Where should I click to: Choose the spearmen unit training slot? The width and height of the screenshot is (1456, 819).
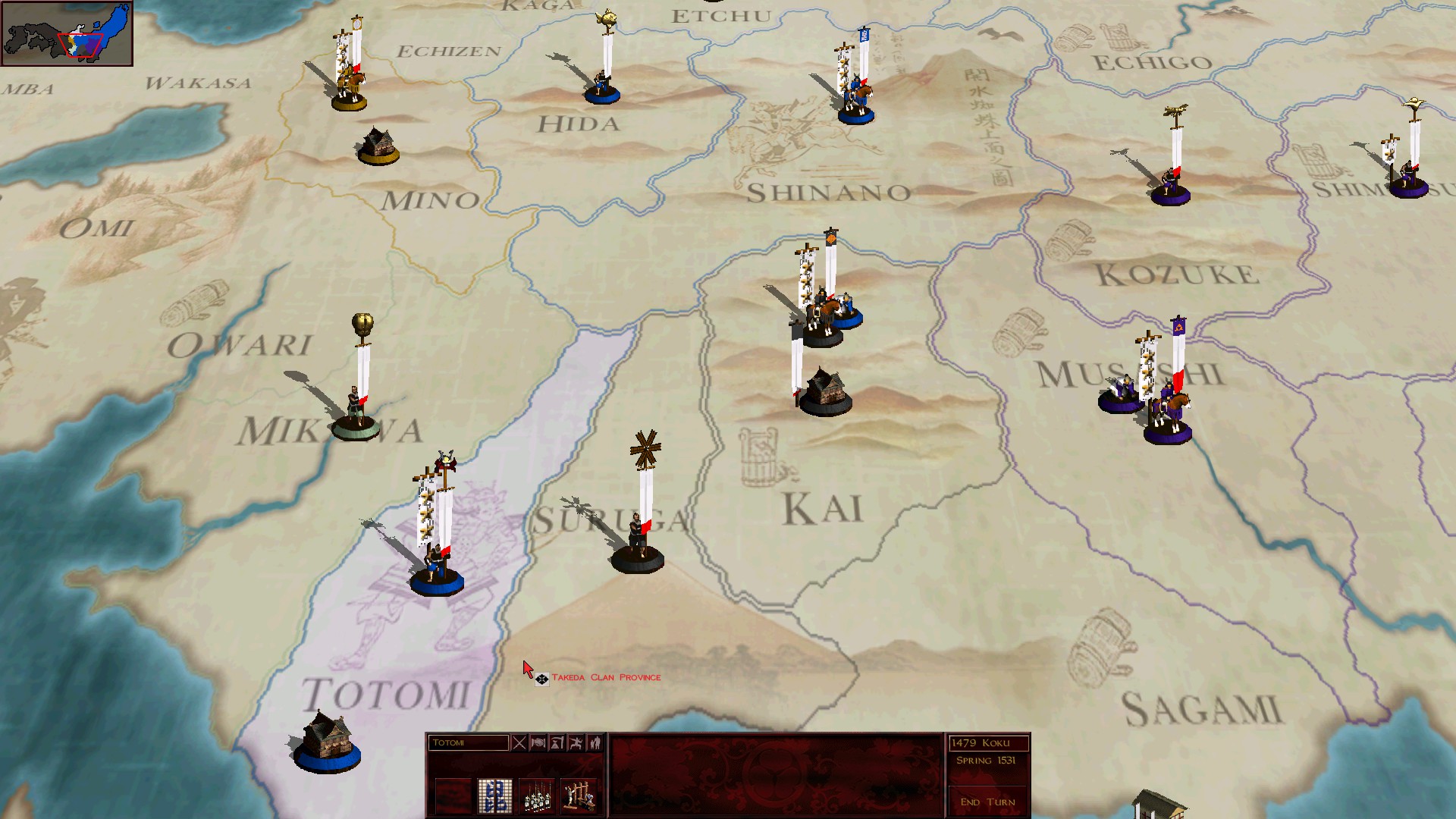tap(537, 796)
